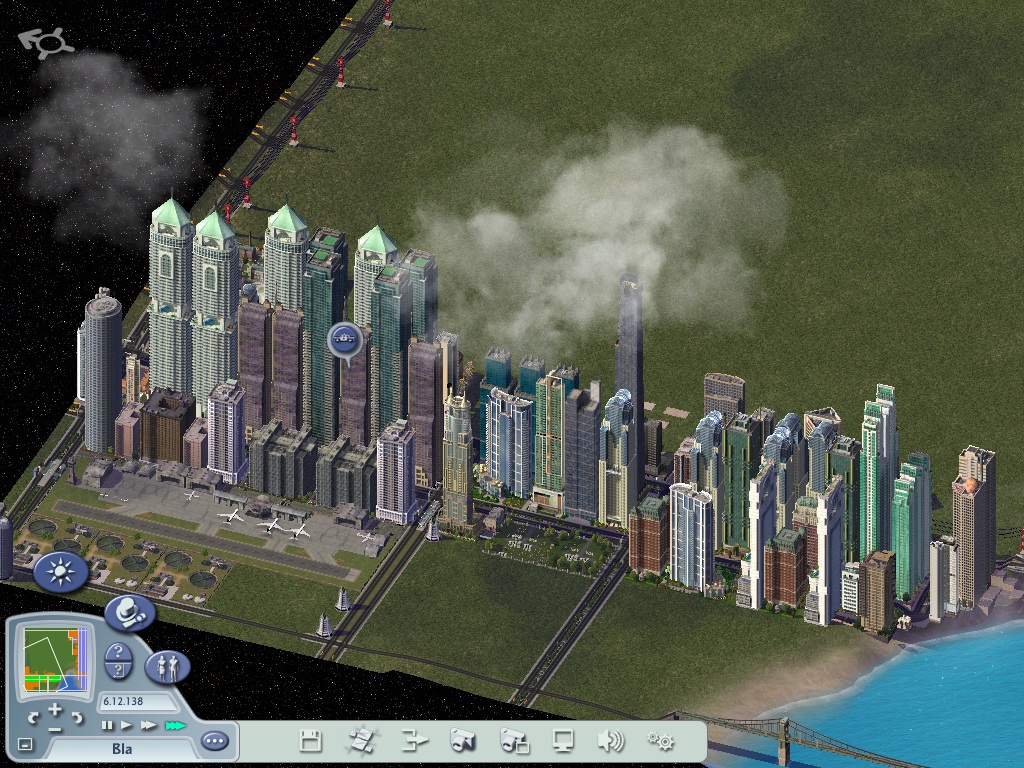
Task: Set simulation to double-arrow fast speed
Action: click(x=149, y=724)
